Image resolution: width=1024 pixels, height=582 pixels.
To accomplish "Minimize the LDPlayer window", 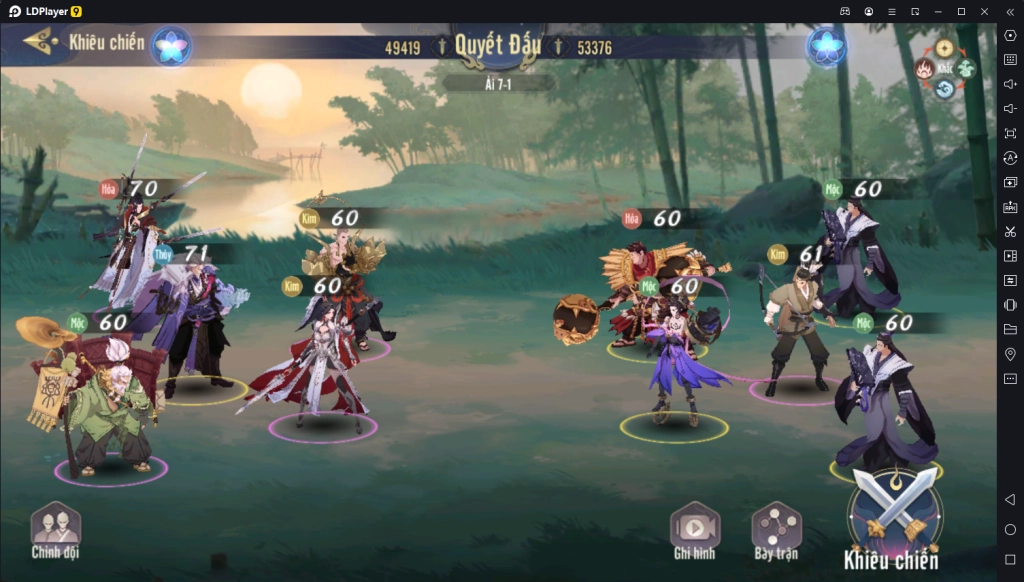I will [x=939, y=11].
